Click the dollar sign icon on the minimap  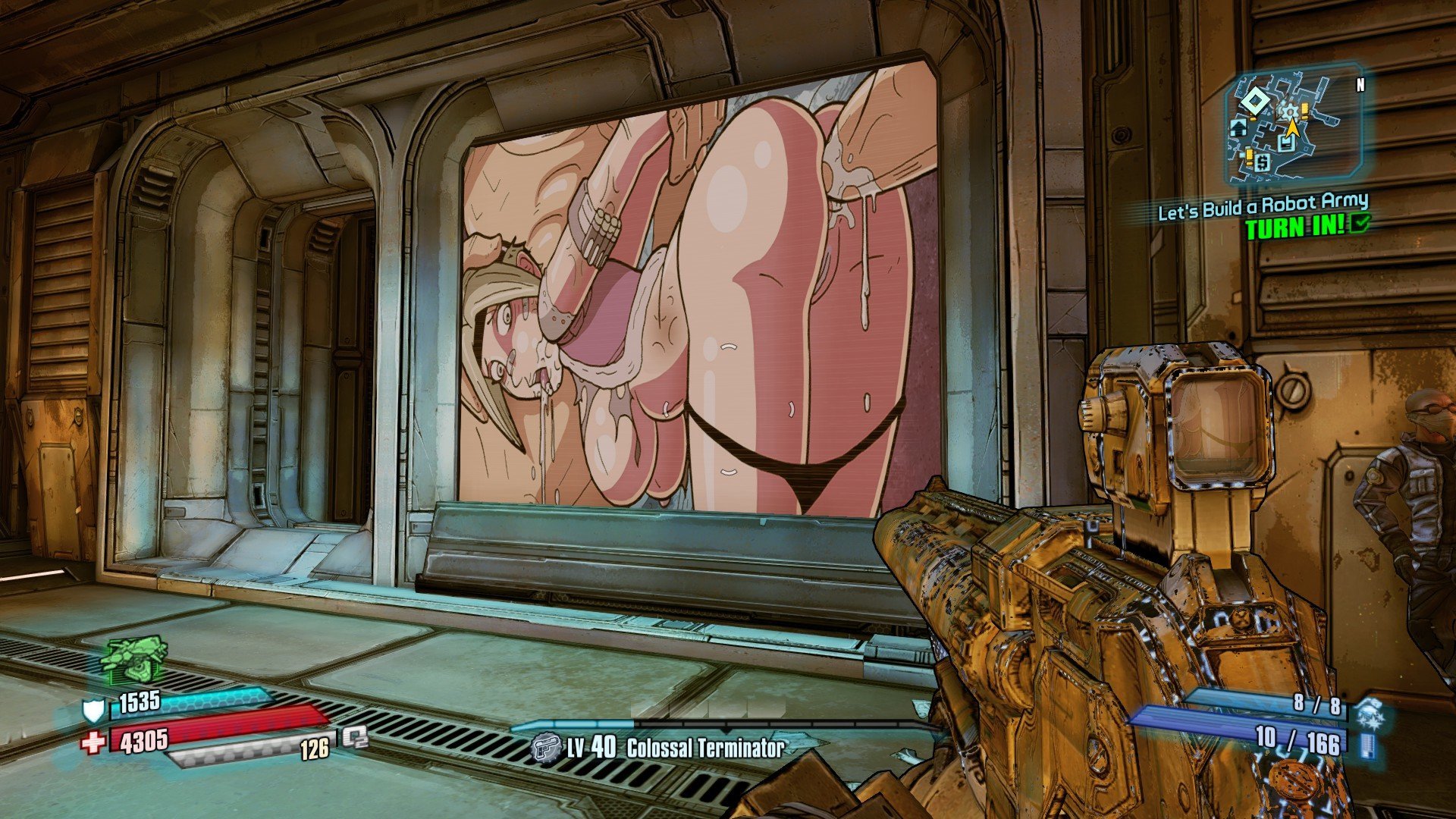[1262, 163]
